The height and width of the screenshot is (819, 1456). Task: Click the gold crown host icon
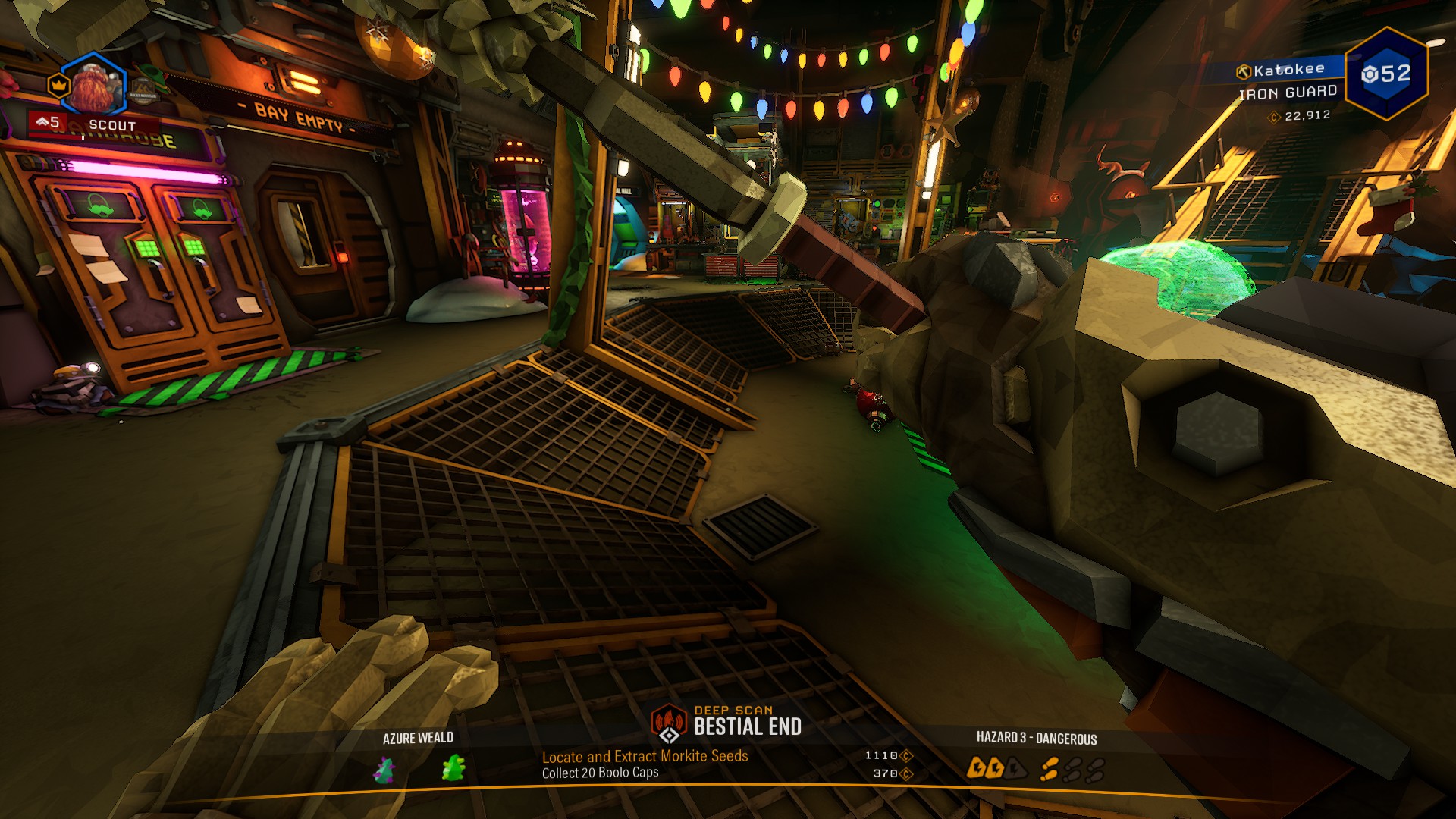58,85
